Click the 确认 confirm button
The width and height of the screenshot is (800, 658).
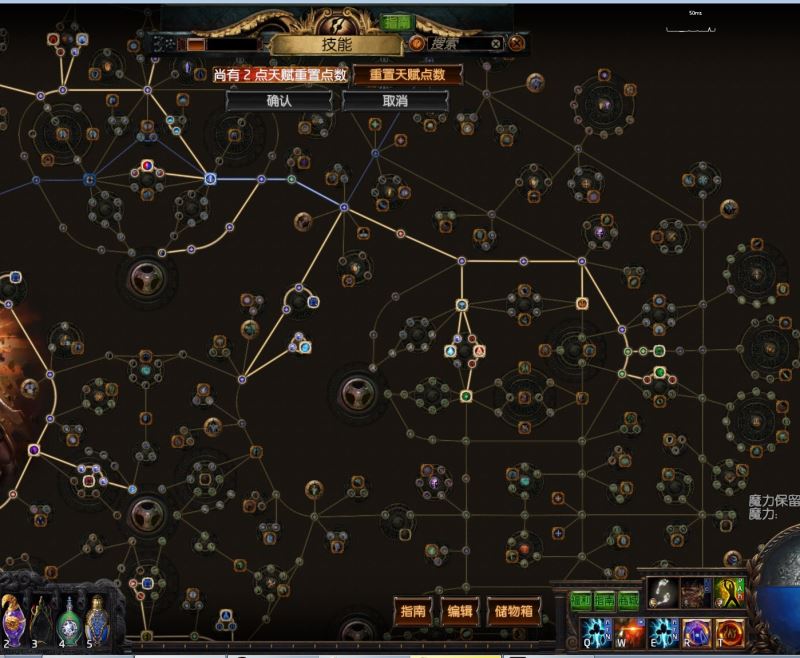(x=279, y=101)
